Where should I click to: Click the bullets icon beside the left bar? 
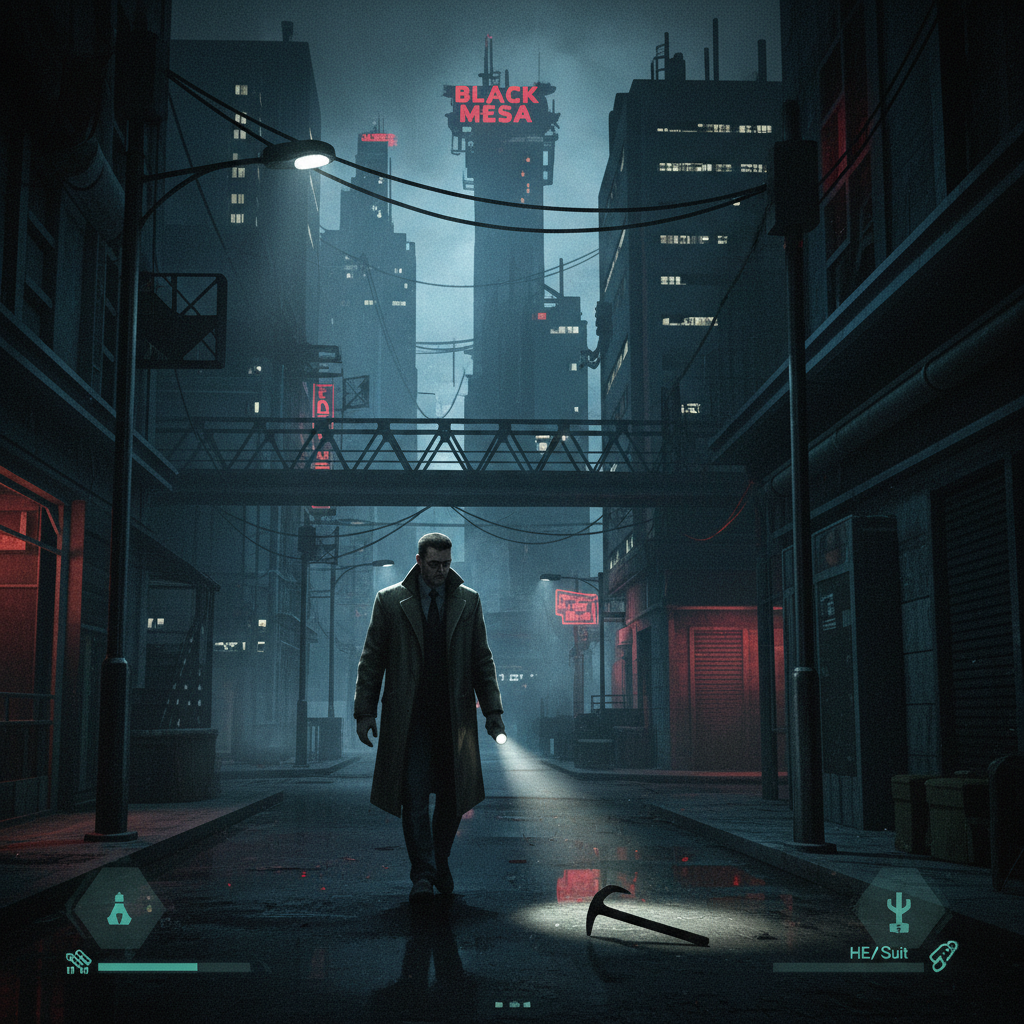[x=78, y=963]
